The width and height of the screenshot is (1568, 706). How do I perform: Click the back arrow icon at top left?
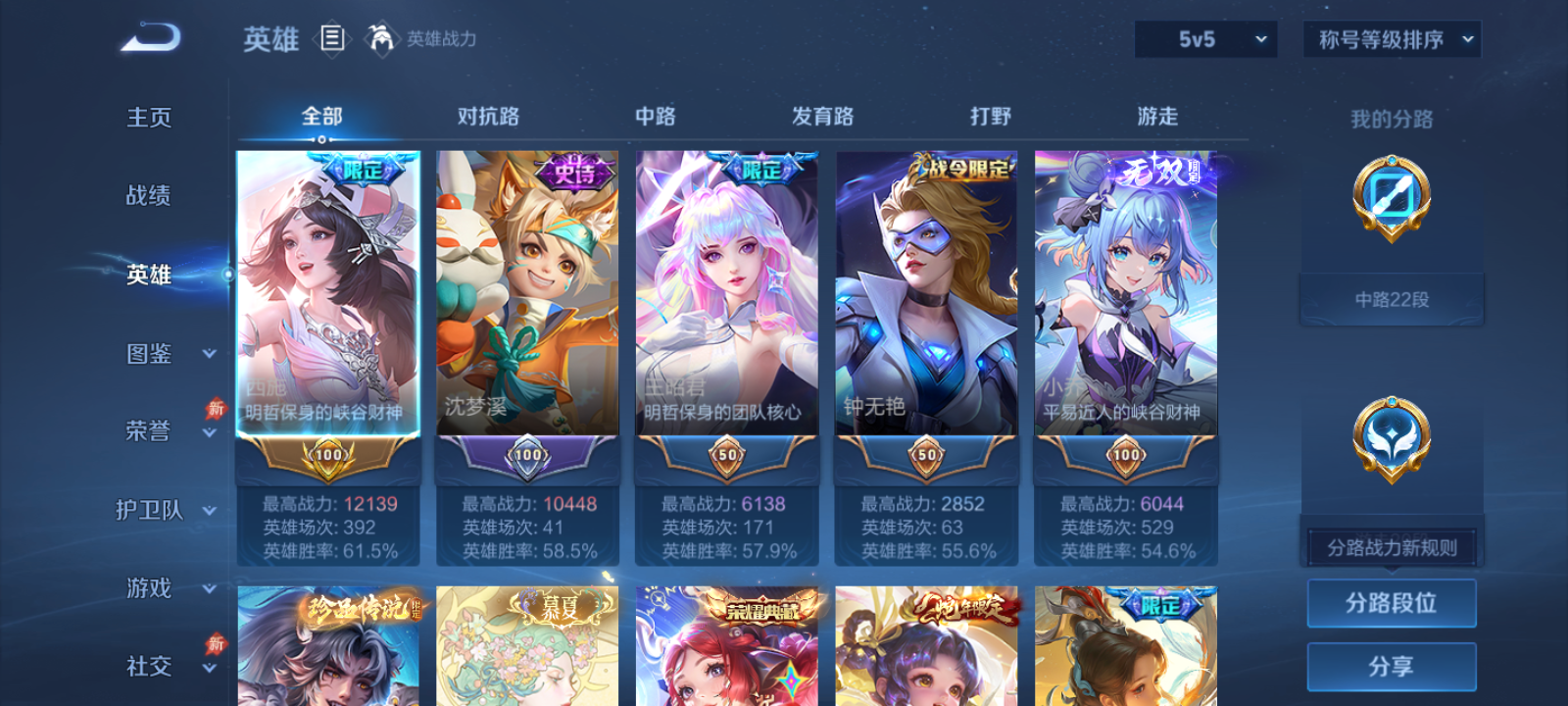click(x=149, y=37)
